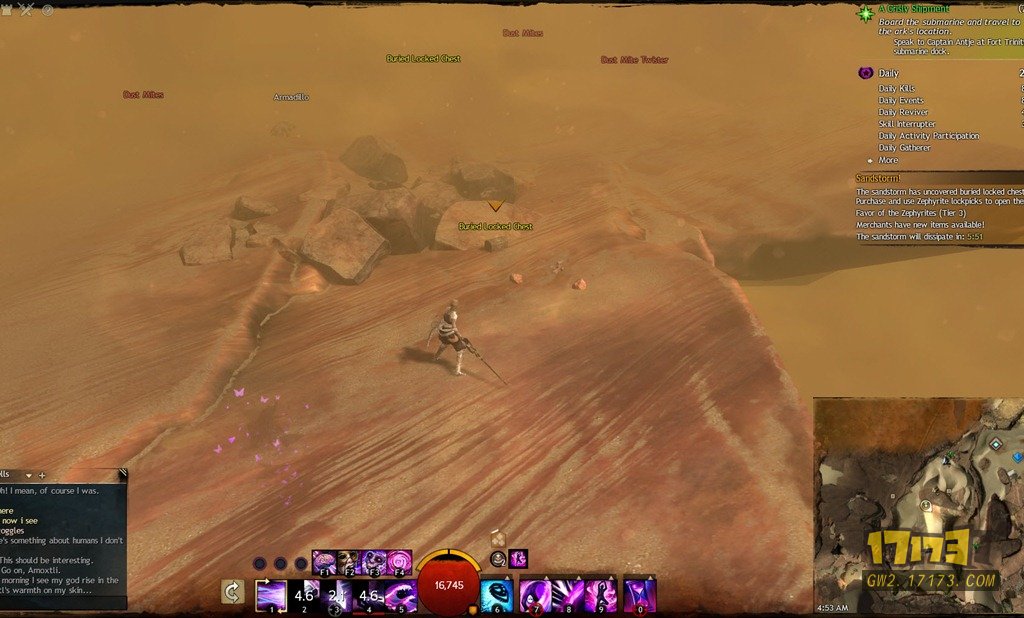Activate the F4 pink swirl shatter skill
This screenshot has height=618, width=1024.
[399, 562]
